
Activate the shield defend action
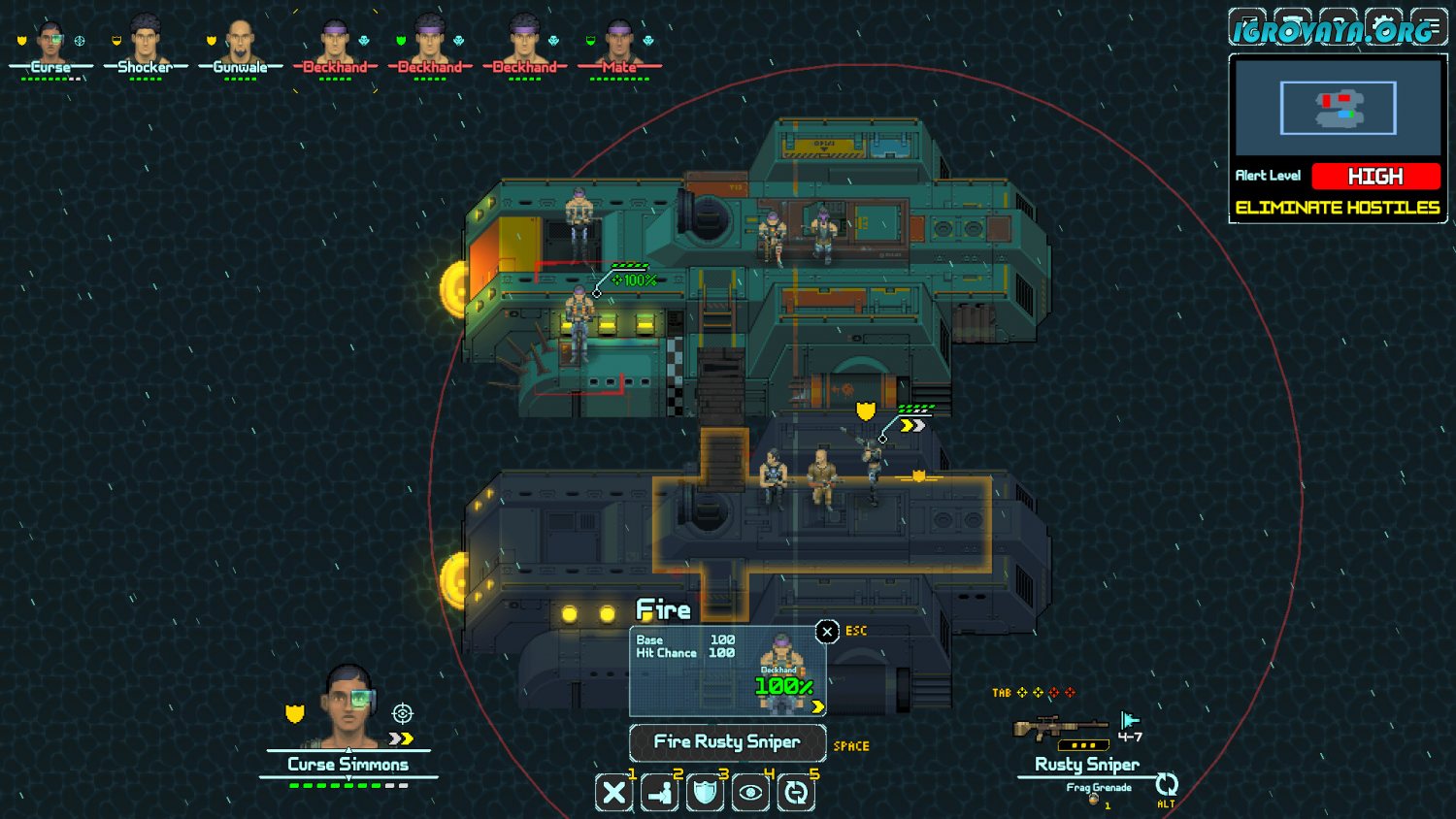[x=706, y=793]
